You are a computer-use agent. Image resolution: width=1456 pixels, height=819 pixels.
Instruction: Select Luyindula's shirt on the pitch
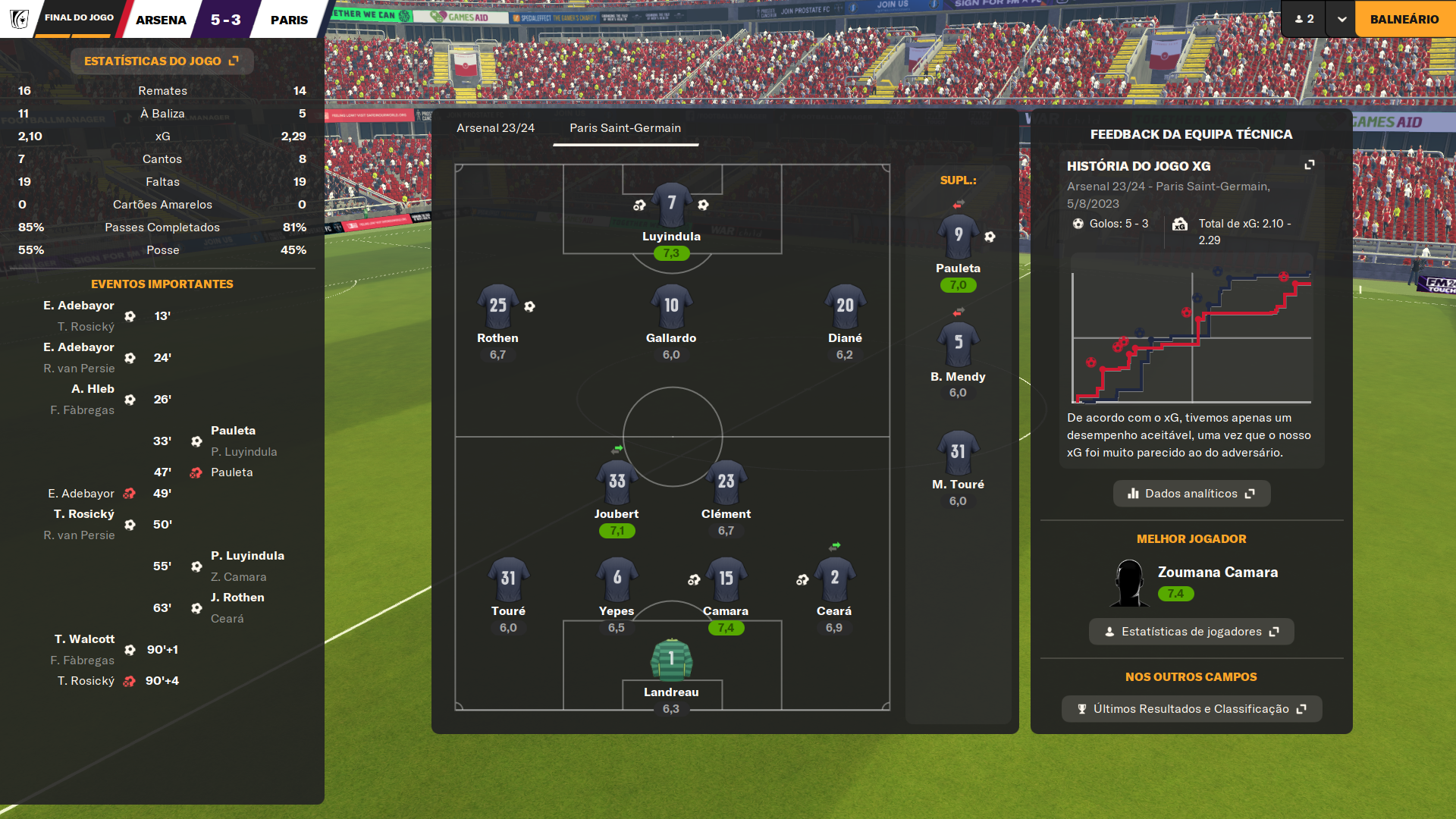[671, 205]
